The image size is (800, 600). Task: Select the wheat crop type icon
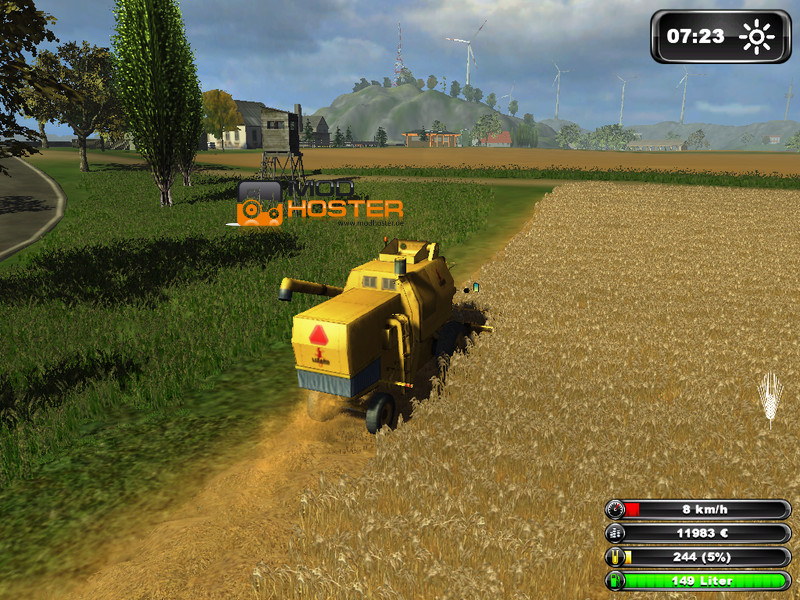click(769, 397)
